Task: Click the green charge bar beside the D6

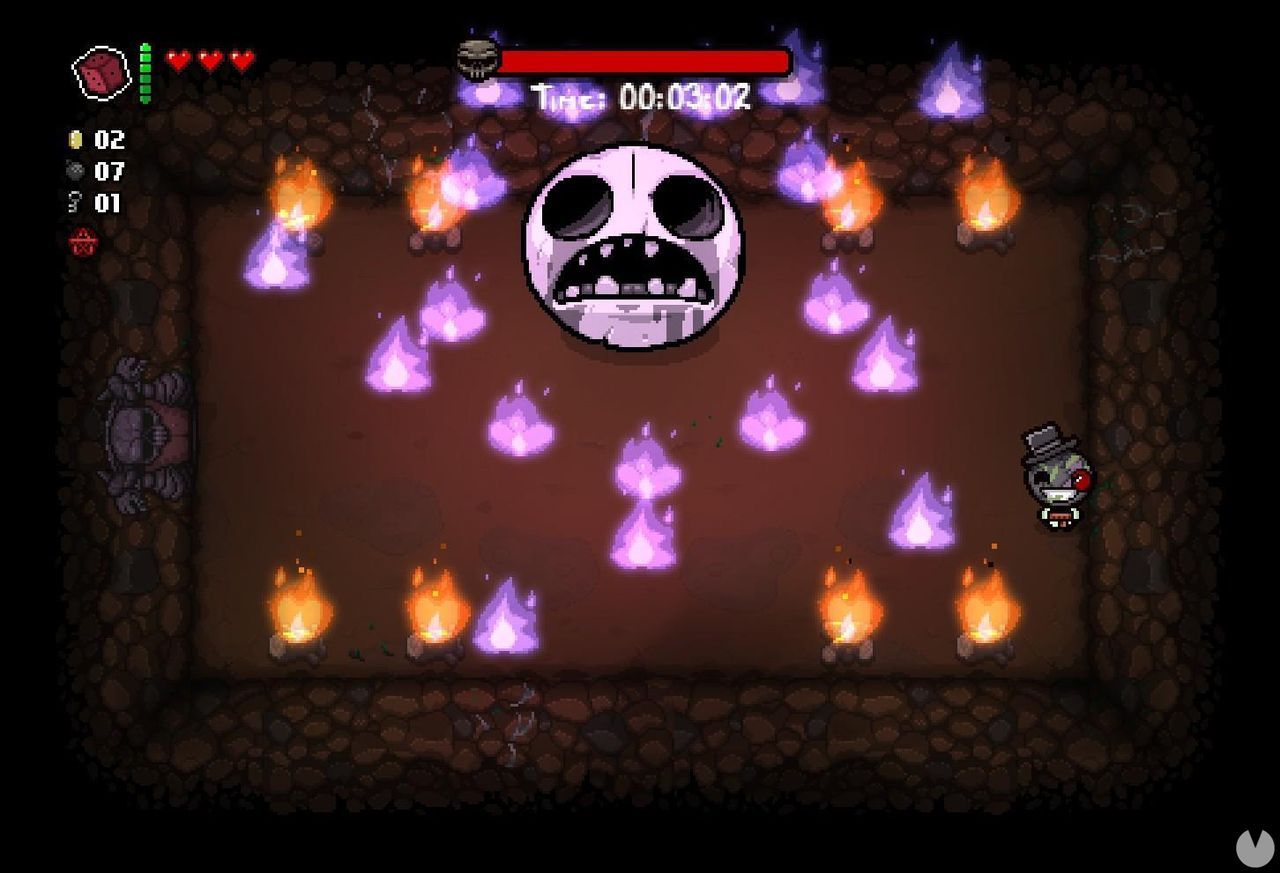Action: pyautogui.click(x=144, y=70)
